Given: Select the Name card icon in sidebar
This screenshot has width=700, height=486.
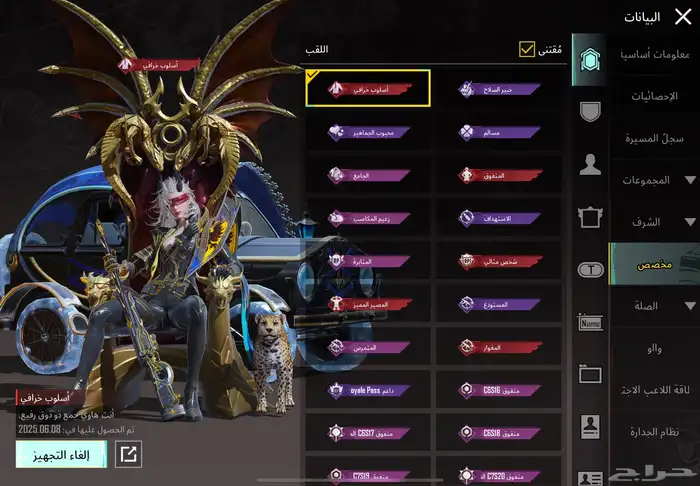Looking at the screenshot, I should click(x=590, y=322).
